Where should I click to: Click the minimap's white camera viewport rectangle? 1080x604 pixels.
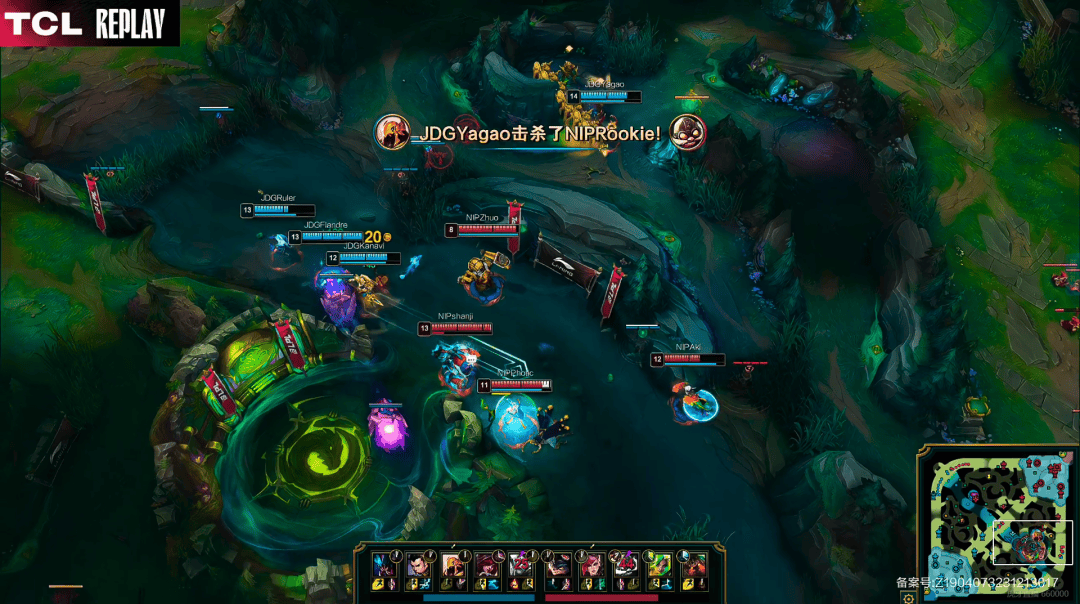1032,544
